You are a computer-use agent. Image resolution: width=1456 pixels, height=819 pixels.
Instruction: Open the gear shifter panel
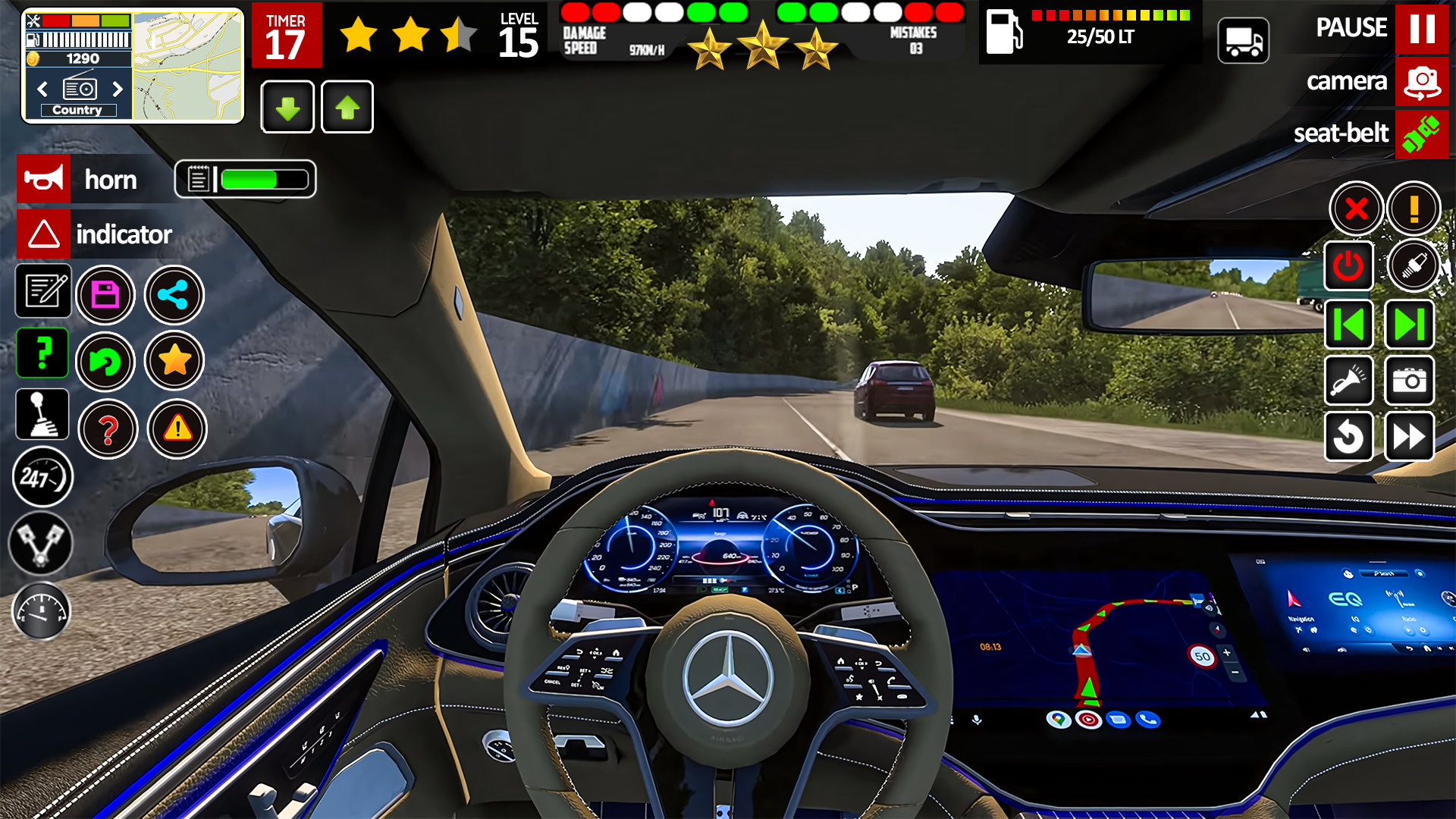click(42, 414)
